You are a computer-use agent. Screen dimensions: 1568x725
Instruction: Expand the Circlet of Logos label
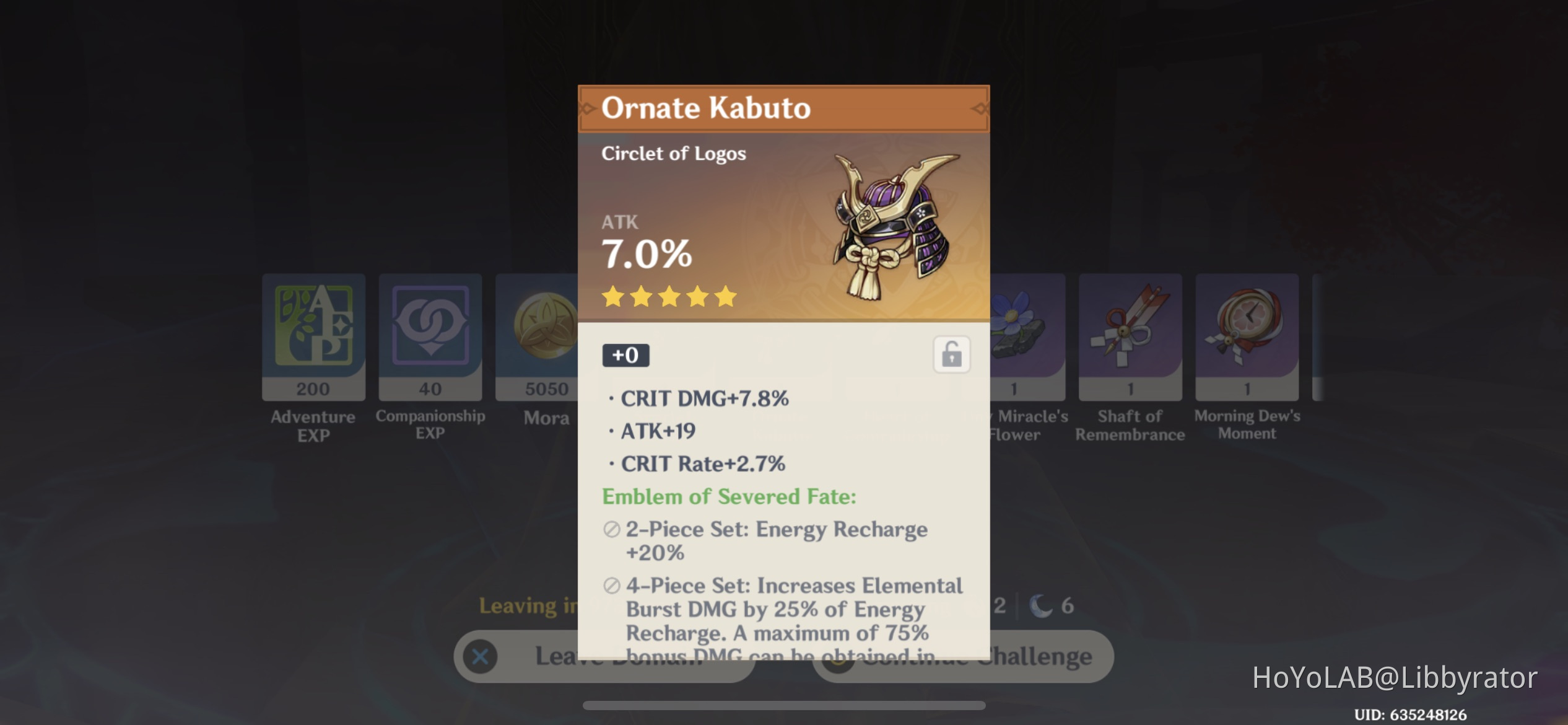[674, 153]
